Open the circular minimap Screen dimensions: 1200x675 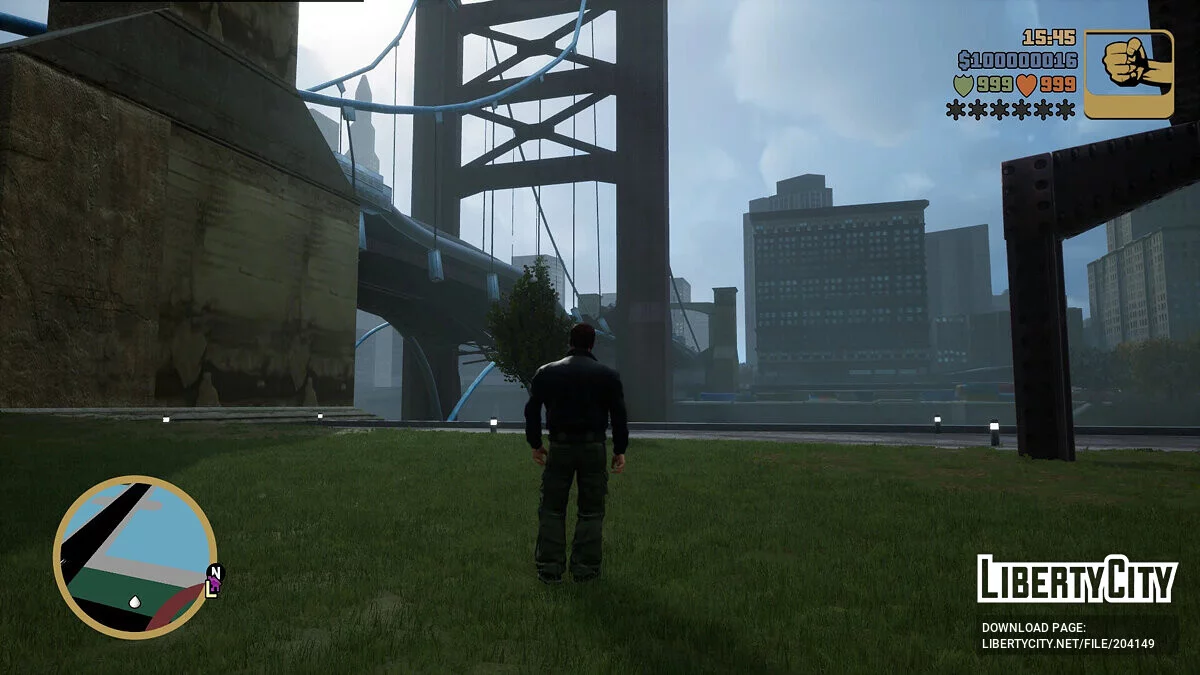point(134,557)
